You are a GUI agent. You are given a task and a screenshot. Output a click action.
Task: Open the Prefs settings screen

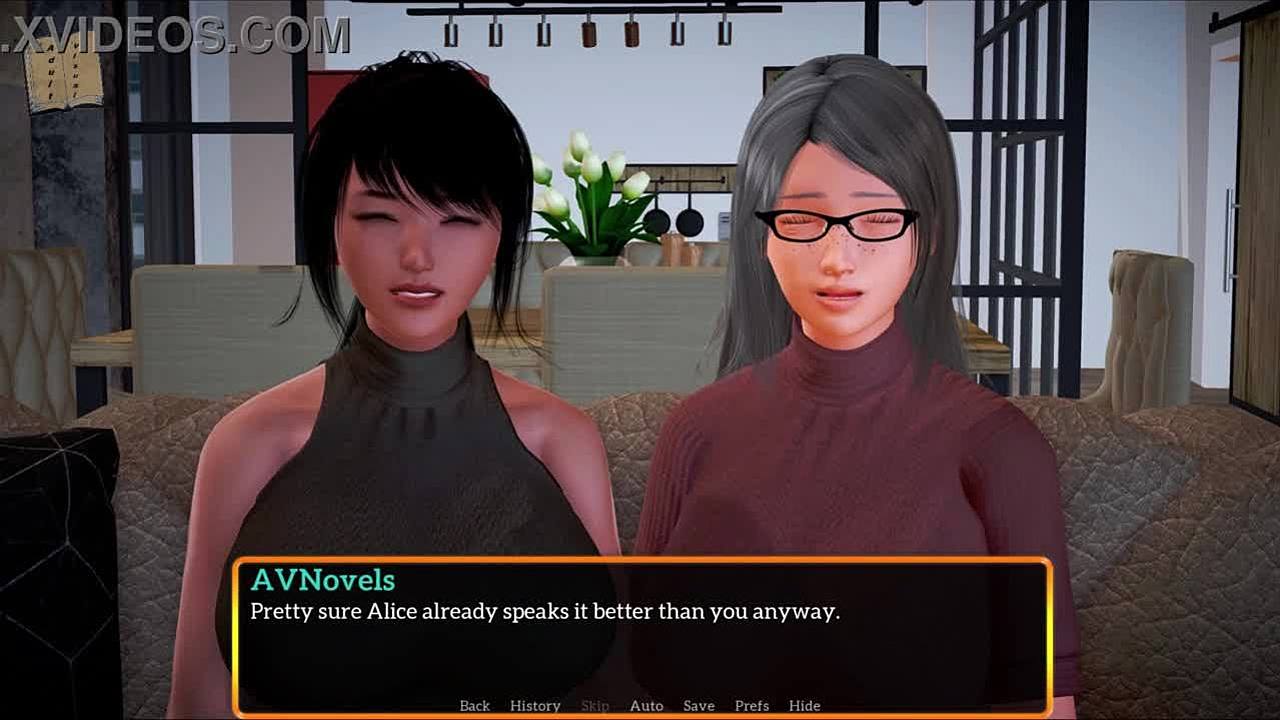click(751, 705)
